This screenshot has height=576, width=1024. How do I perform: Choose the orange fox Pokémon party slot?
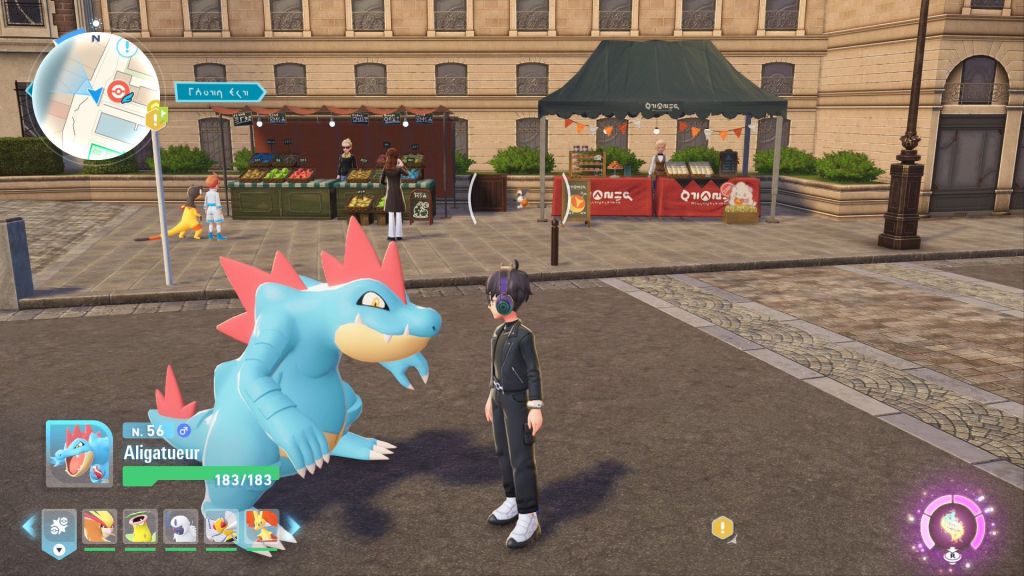click(x=261, y=525)
